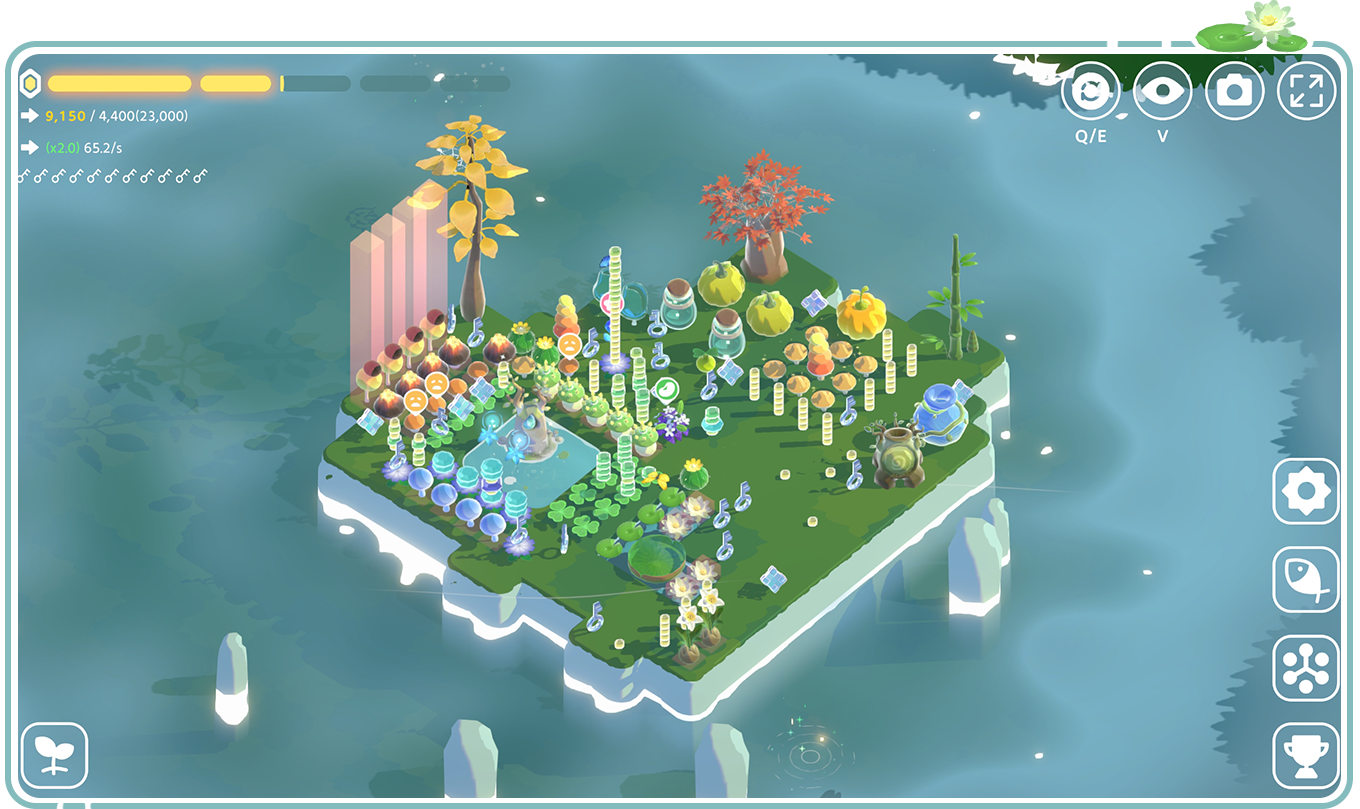Click the hexagon currency emblem
The image size is (1360, 809).
pyautogui.click(x=31, y=81)
